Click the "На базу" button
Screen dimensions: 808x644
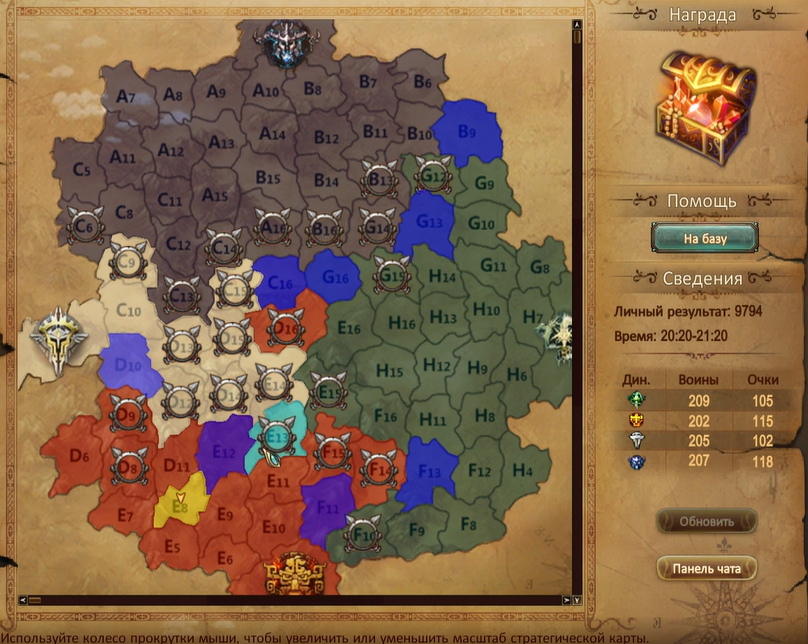click(704, 239)
